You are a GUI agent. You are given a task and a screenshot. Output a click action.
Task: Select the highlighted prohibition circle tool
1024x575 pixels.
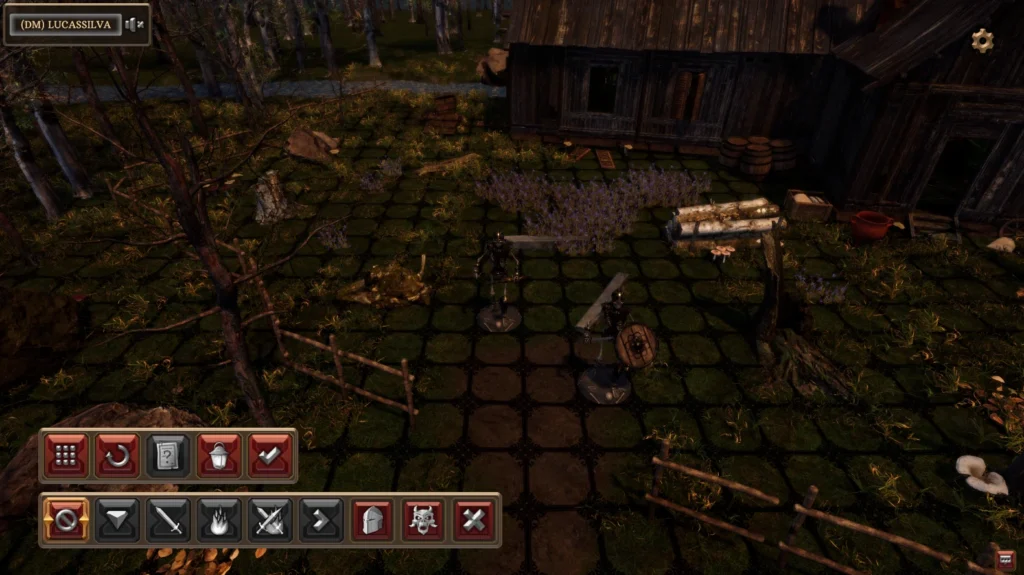coord(66,520)
